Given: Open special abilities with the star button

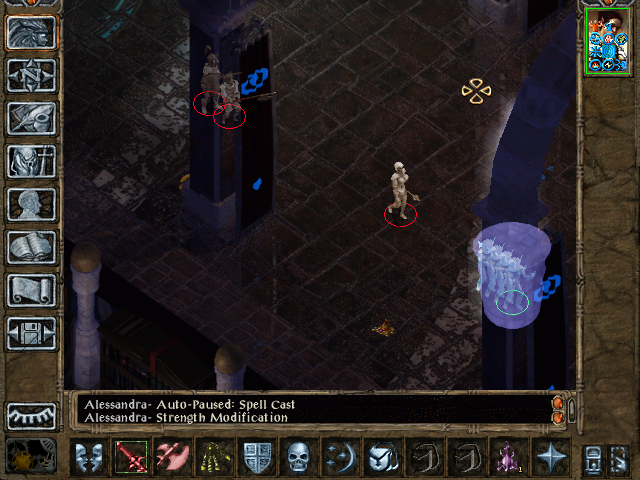Looking at the screenshot, I should tap(550, 457).
